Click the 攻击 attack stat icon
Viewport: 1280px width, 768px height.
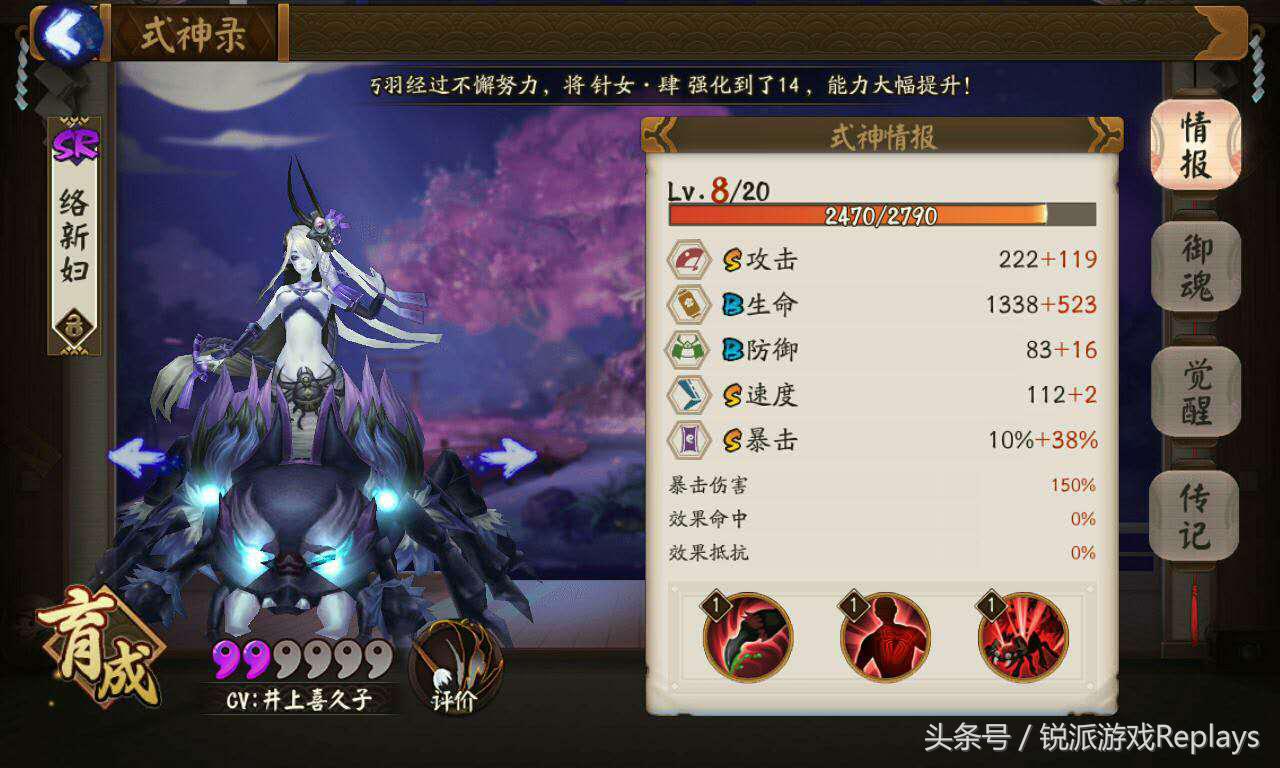tap(690, 259)
